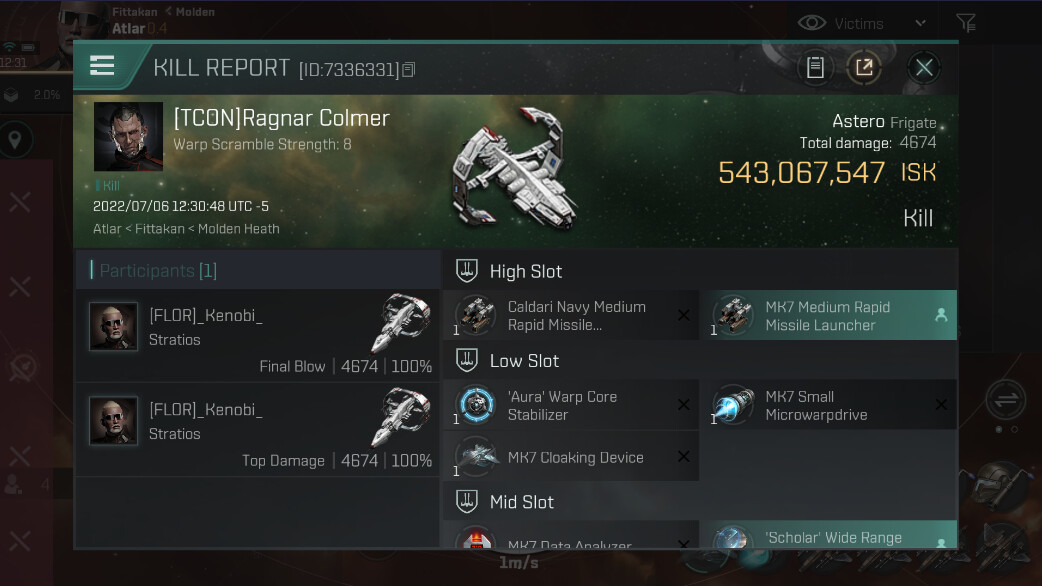1042x586 pixels.
Task: Select Caldari Navy Medium Rapid Missile Launcher
Action: (571, 316)
